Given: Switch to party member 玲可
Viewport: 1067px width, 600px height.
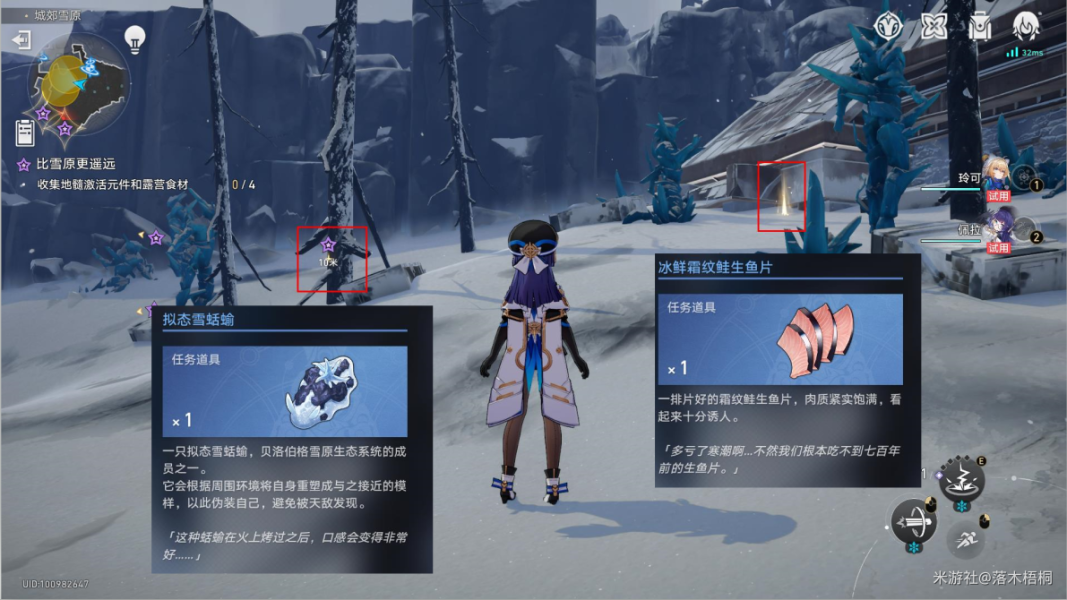Looking at the screenshot, I should 998,177.
